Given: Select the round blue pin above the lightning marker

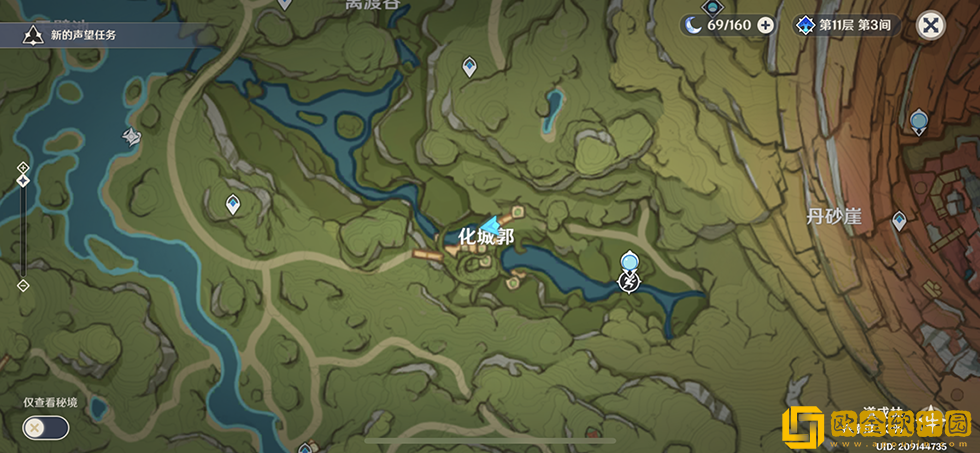Looking at the screenshot, I should pos(629,262).
